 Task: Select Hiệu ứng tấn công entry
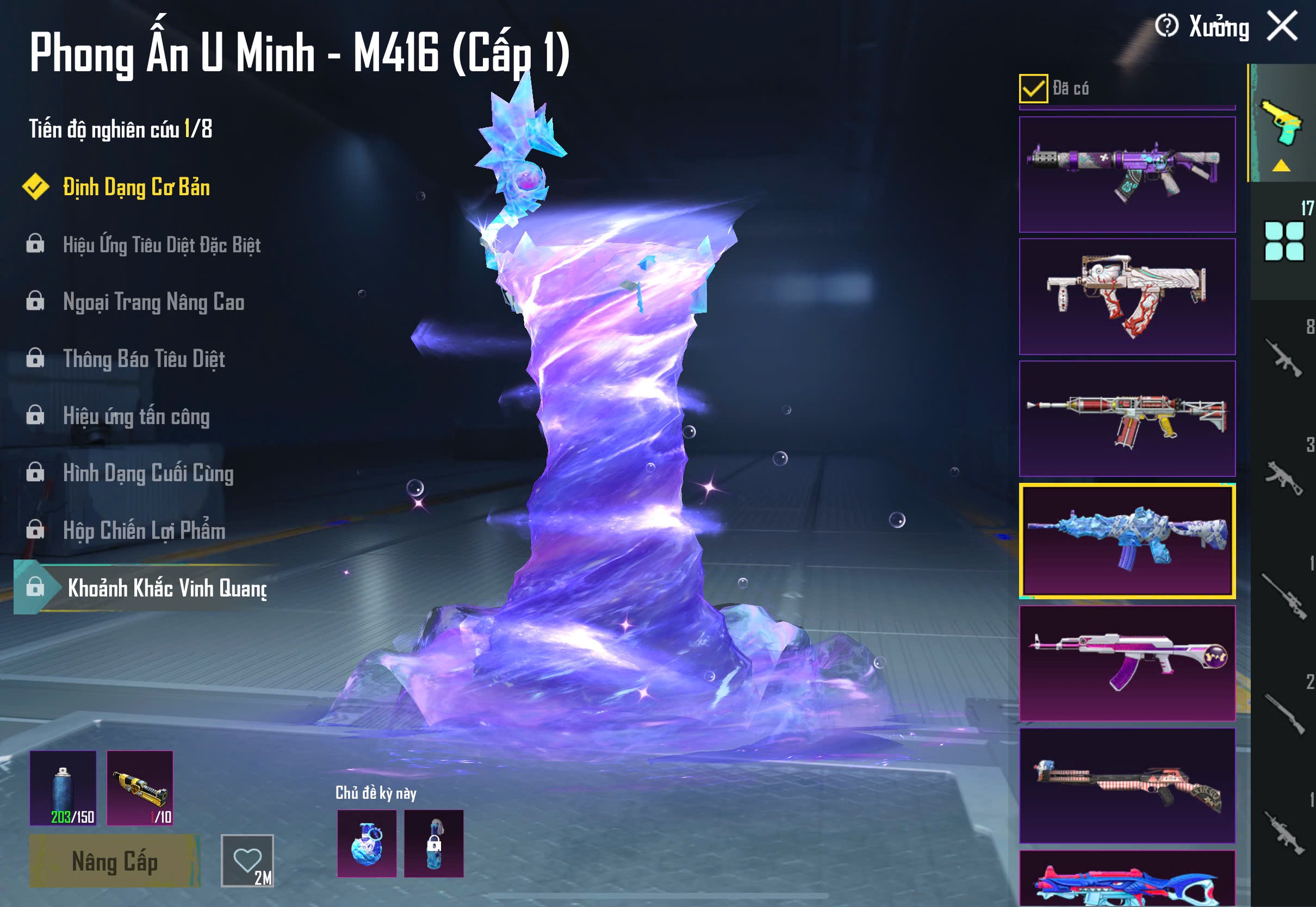tap(136, 416)
